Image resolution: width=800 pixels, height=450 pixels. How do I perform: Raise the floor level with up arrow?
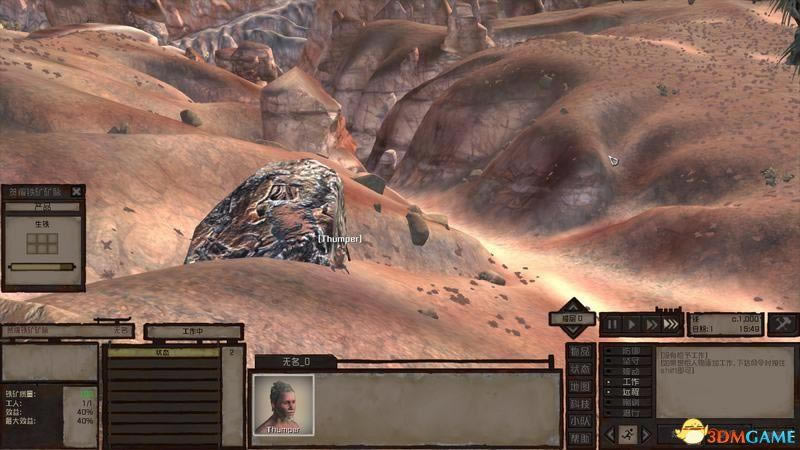(x=573, y=305)
